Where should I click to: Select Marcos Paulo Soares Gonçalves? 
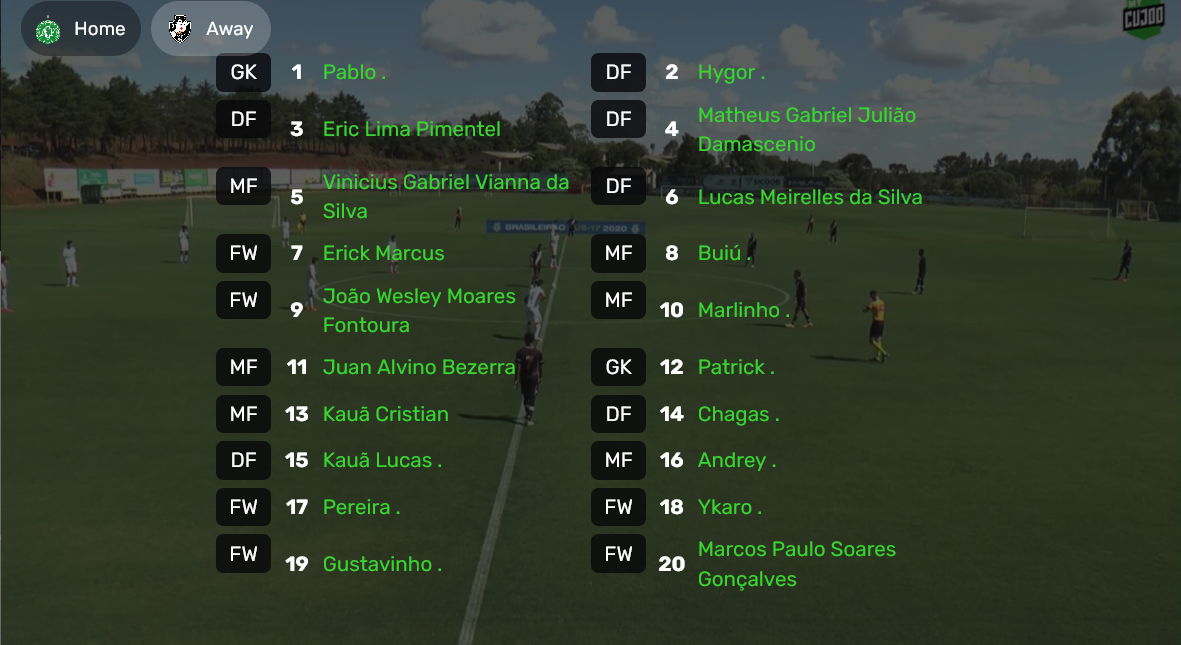pos(796,564)
